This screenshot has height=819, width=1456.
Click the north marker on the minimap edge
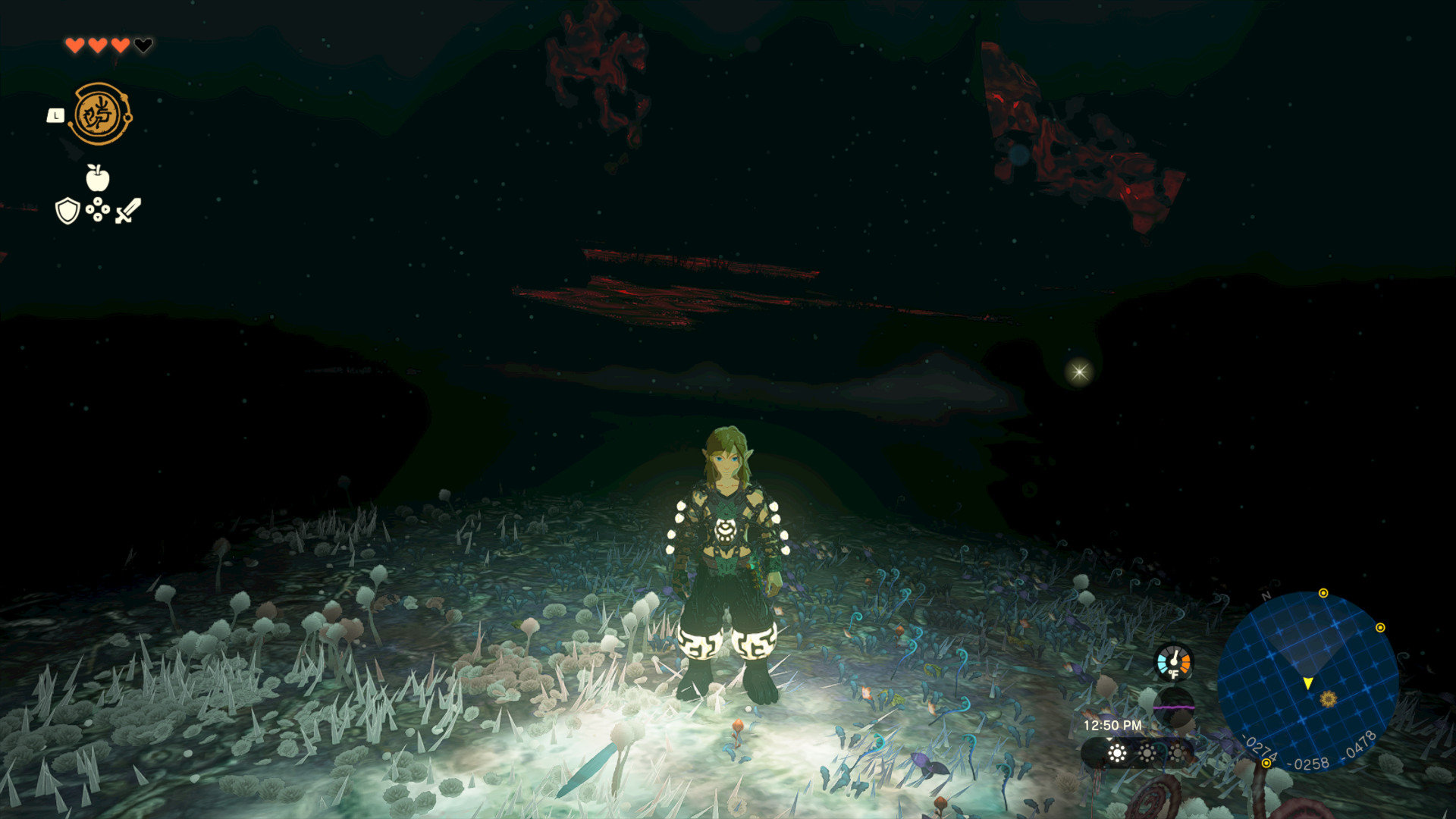(1265, 595)
